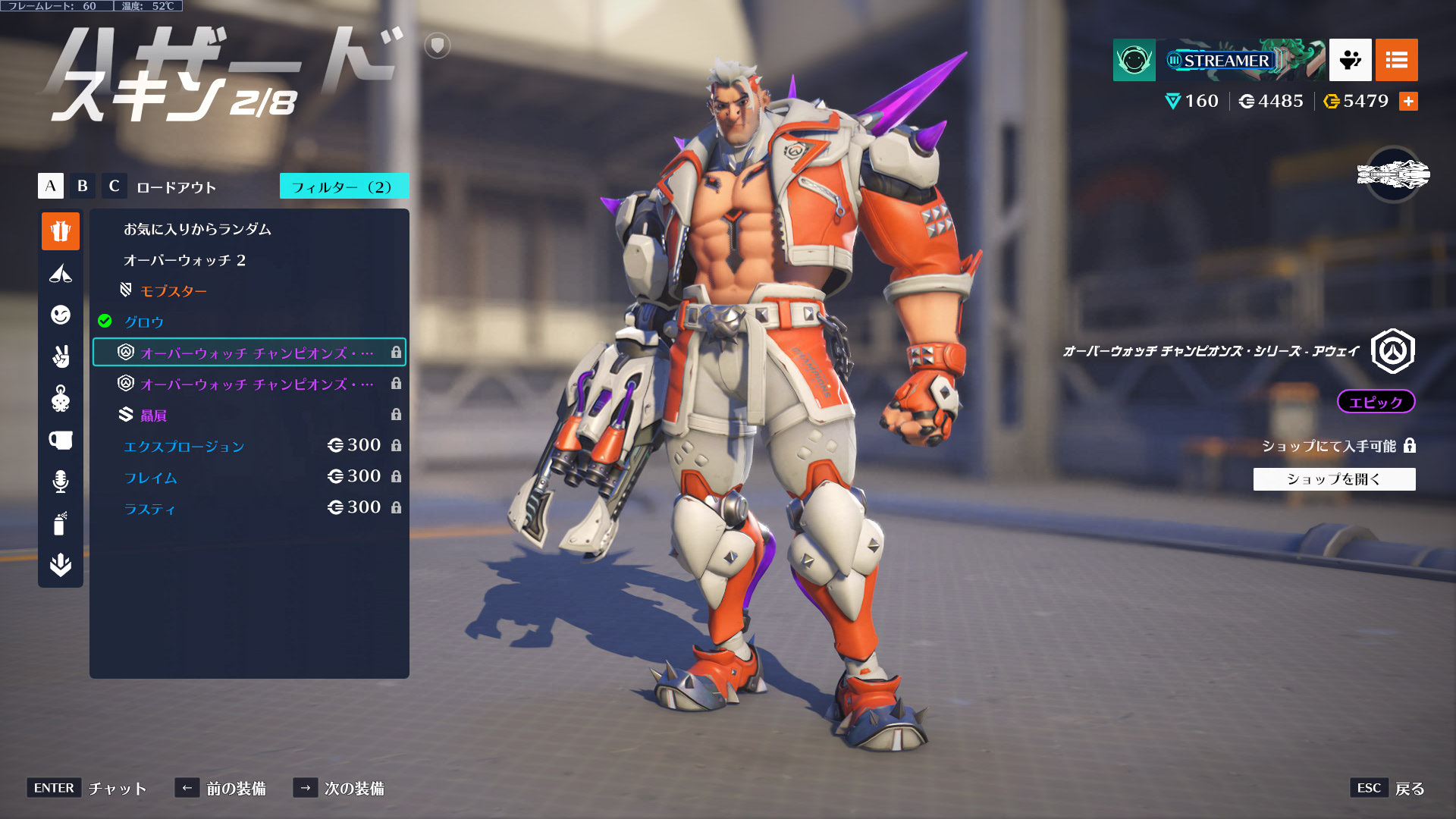
Task: Open the voice line microphone category
Action: (61, 482)
